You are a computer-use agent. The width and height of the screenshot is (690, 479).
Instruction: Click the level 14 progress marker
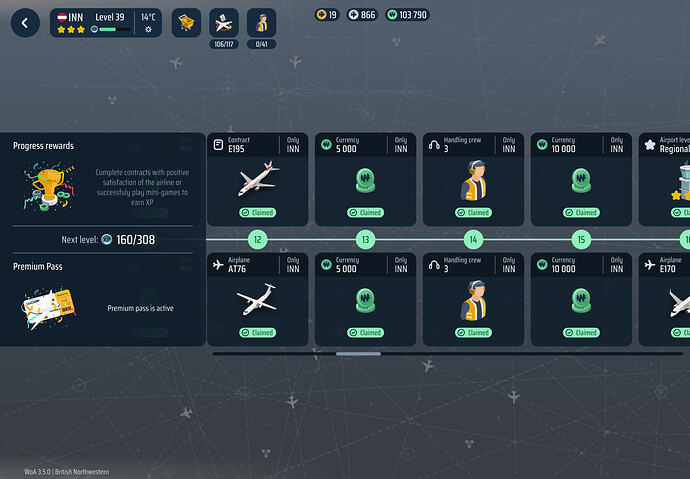(x=473, y=240)
